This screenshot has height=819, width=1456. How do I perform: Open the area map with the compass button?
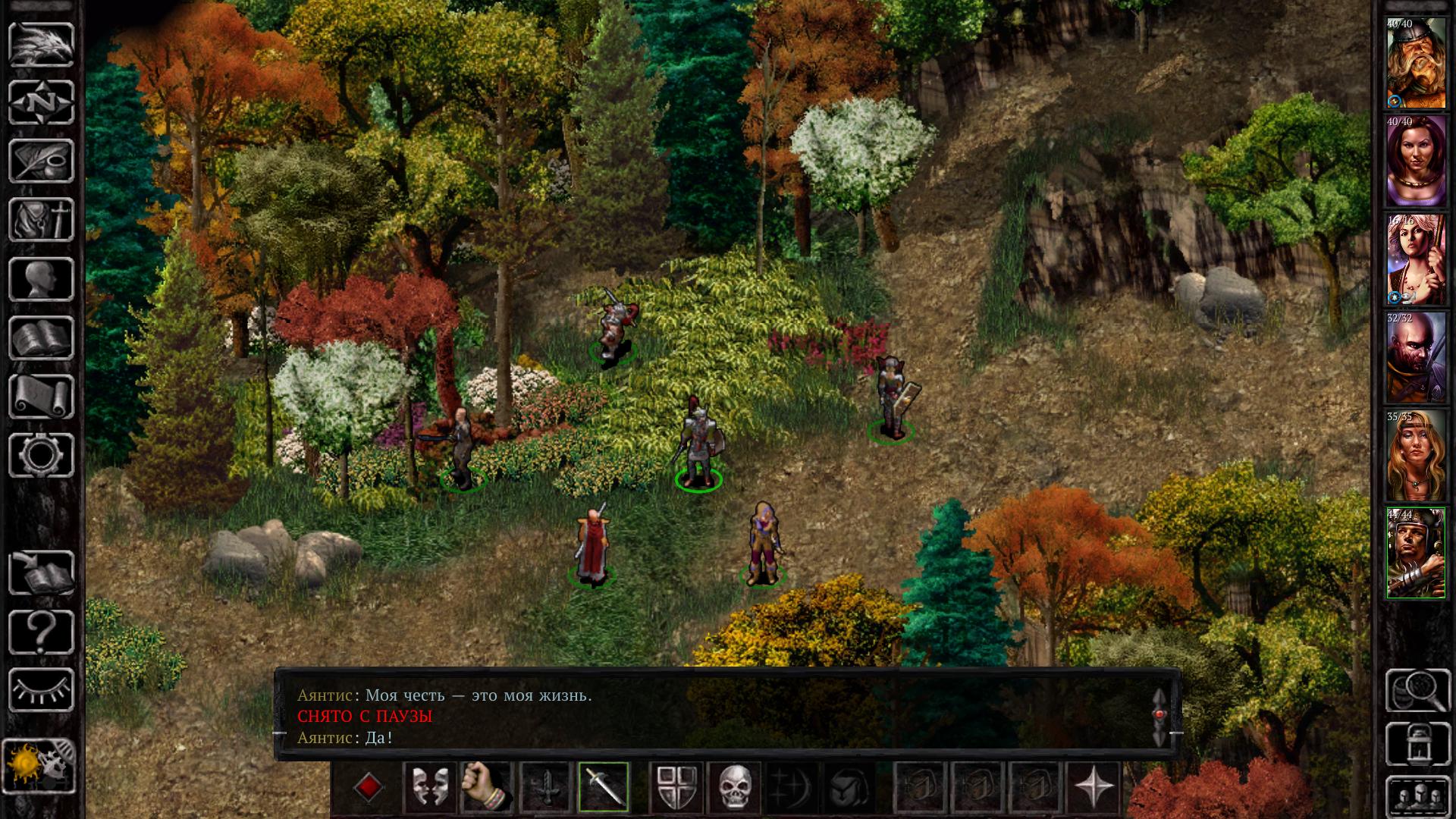coord(41,102)
